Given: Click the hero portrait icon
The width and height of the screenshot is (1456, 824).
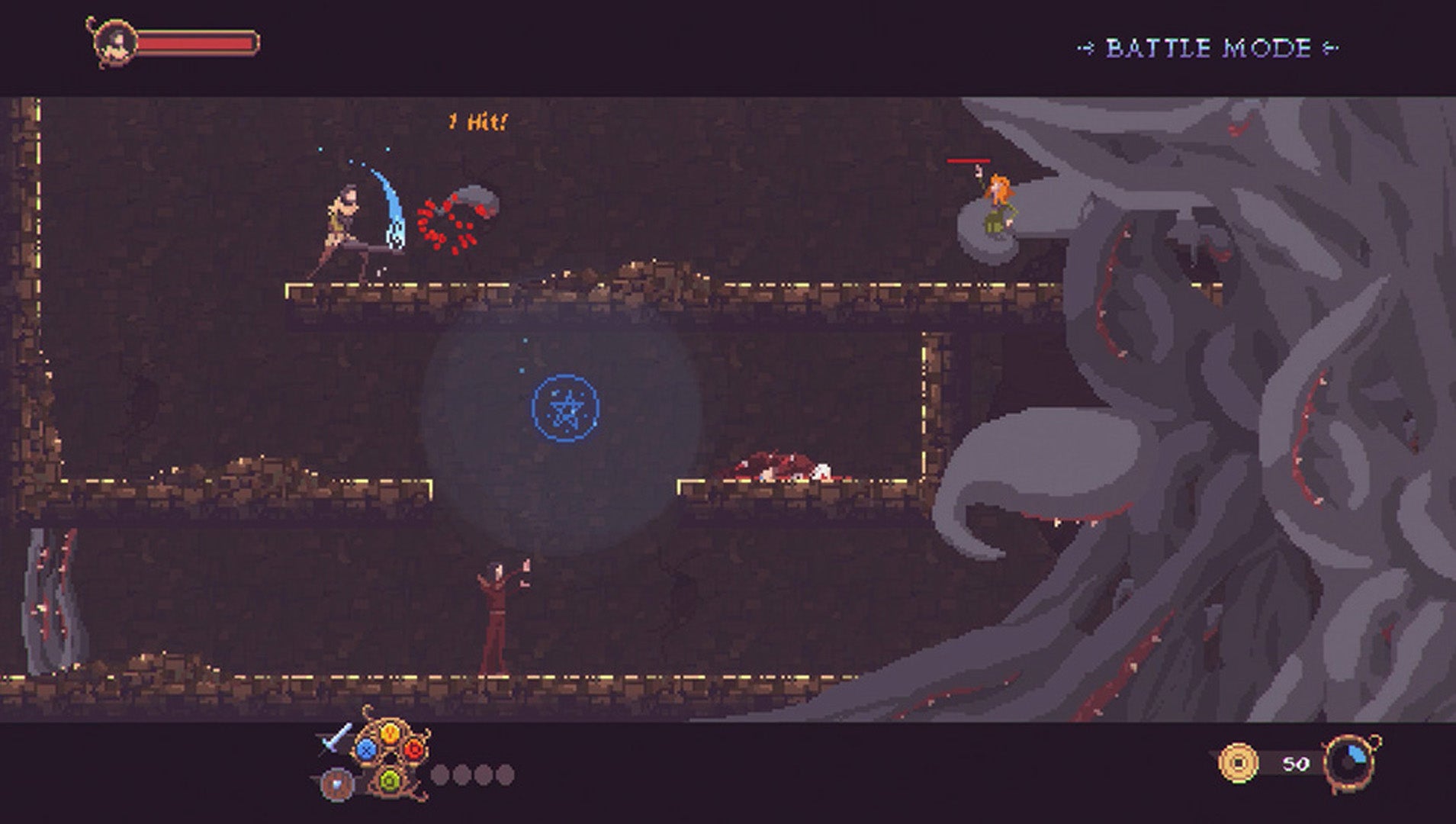Looking at the screenshot, I should pyautogui.click(x=114, y=41).
